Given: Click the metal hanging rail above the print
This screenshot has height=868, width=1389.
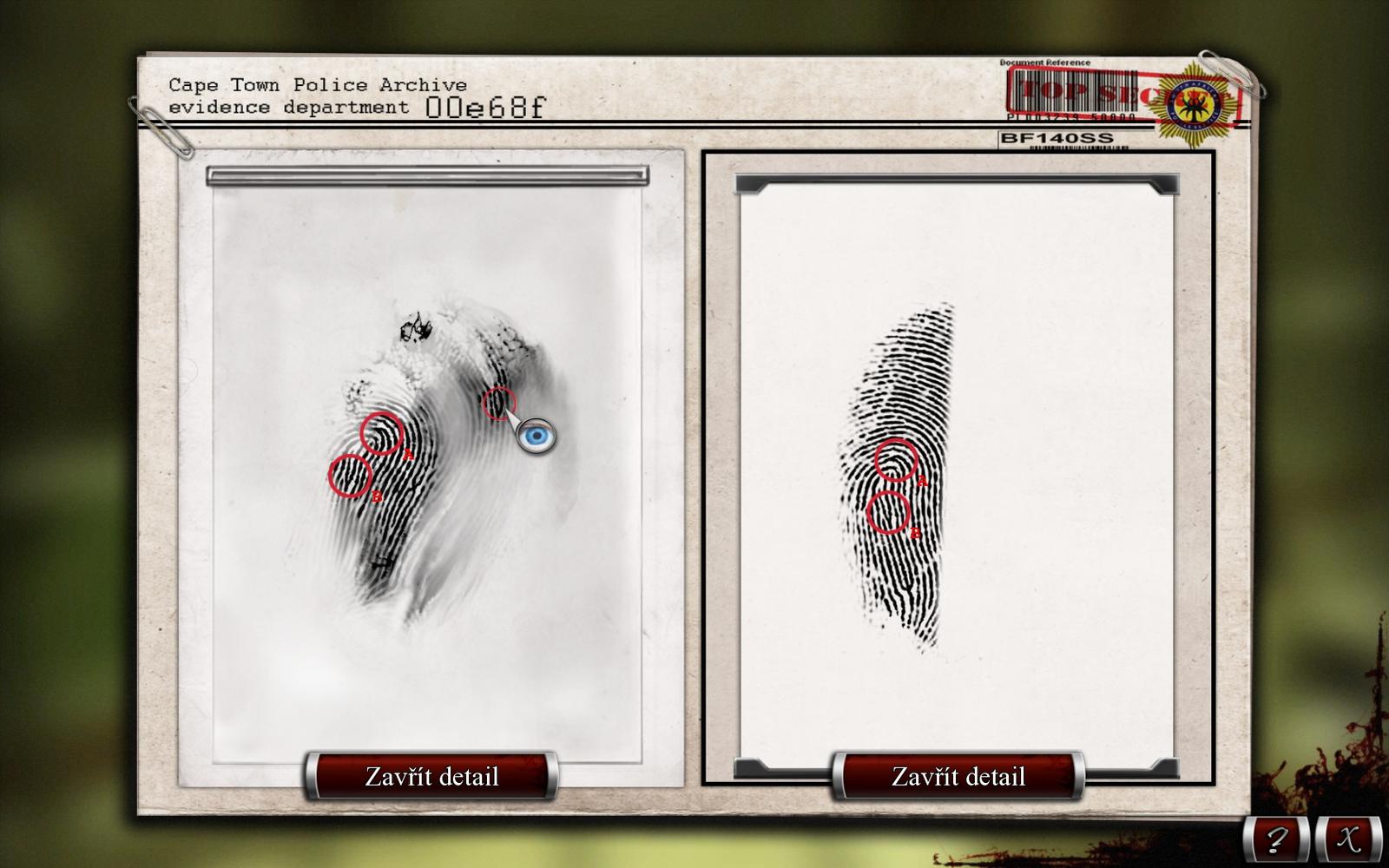Looking at the screenshot, I should pyautogui.click(x=425, y=174).
